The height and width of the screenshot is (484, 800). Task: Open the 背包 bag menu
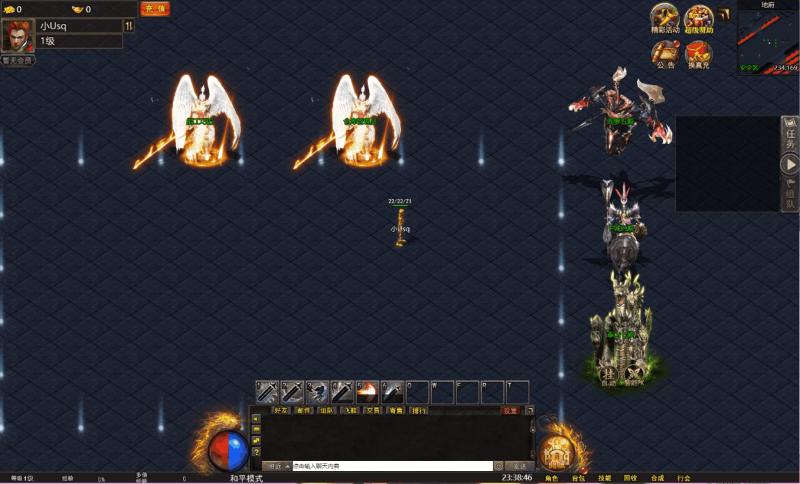578,478
